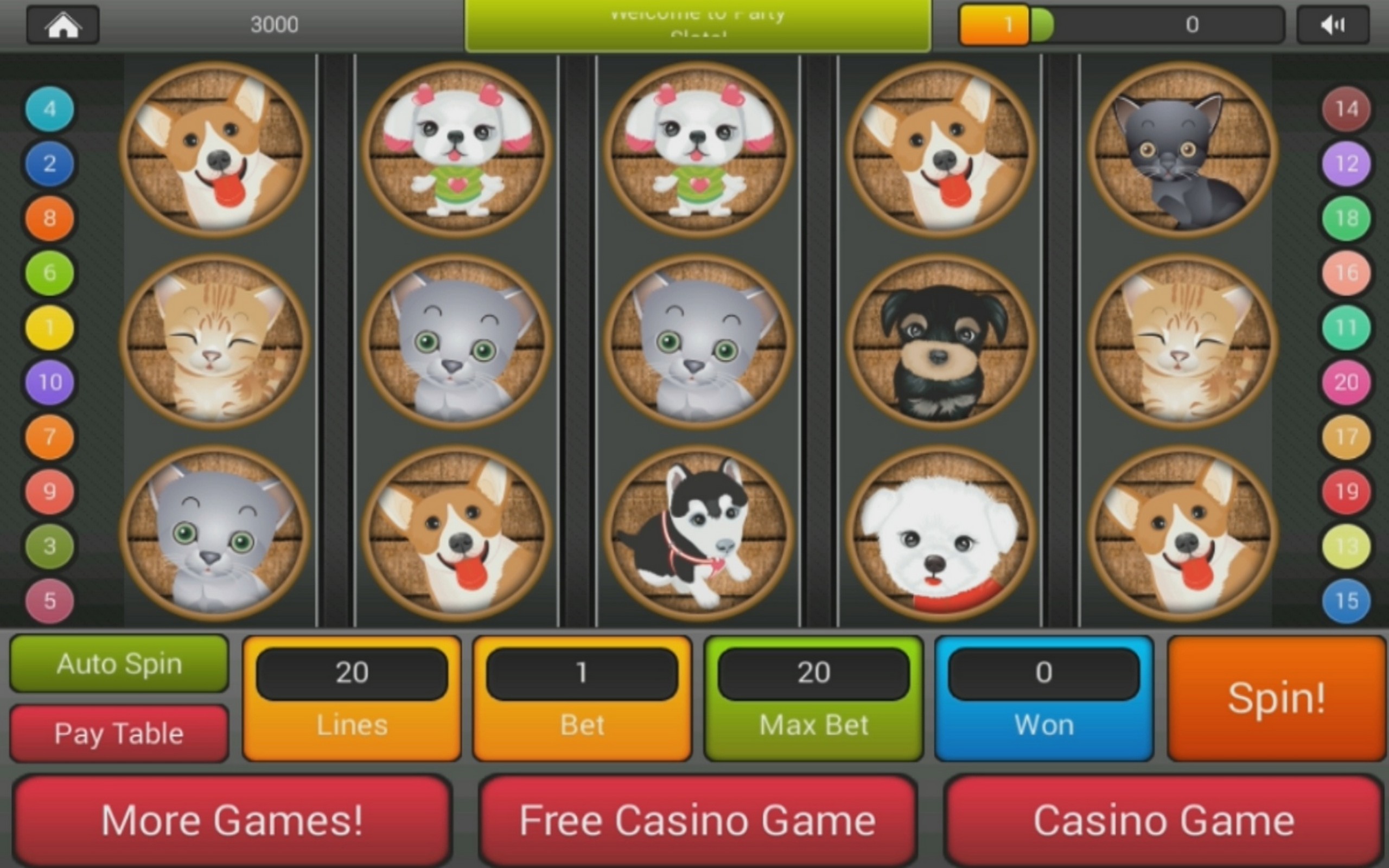Mute the game sound speaker icon
Viewport: 1389px width, 868px height.
[1331, 24]
